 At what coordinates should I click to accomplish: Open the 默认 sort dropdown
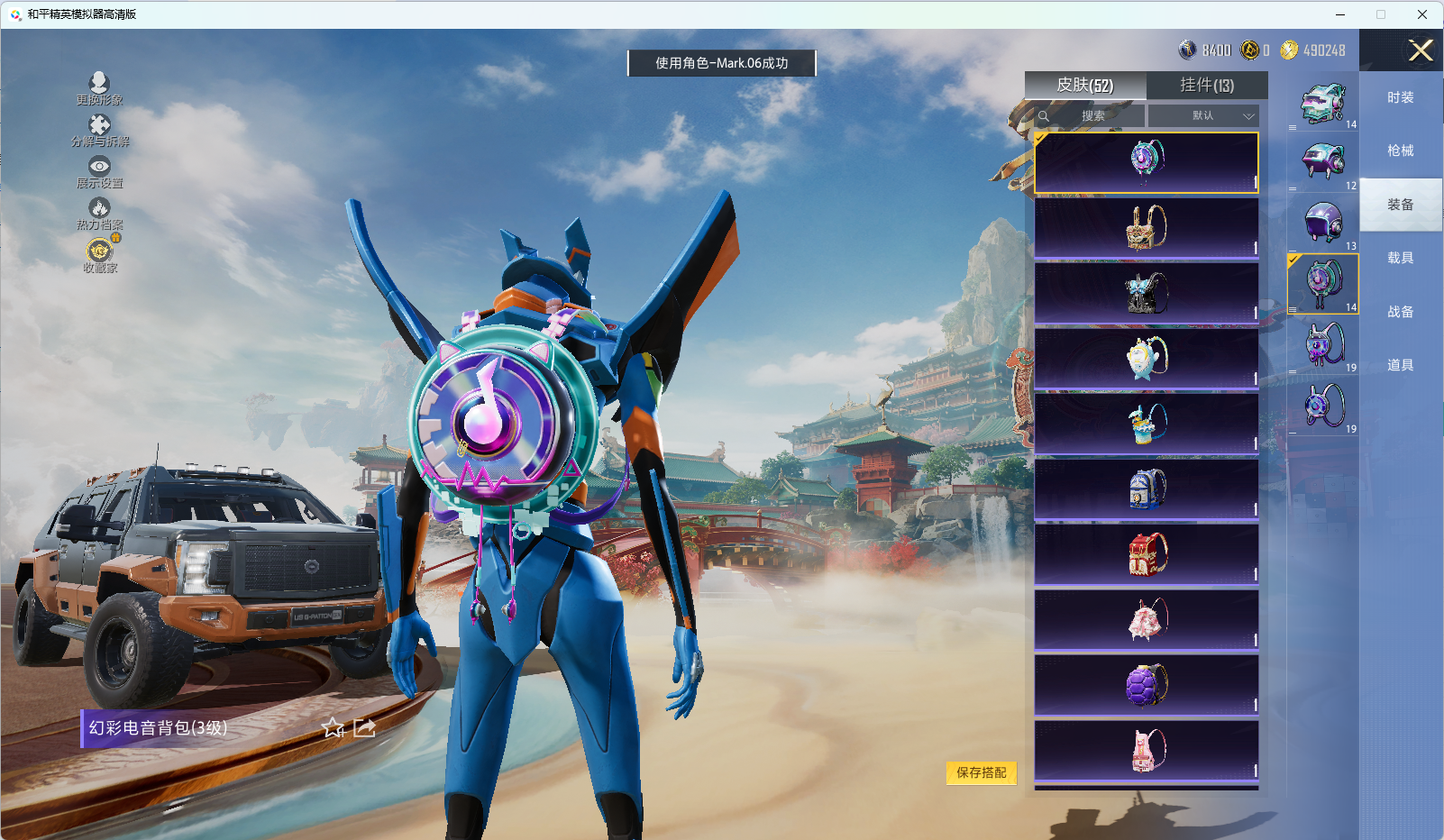click(1202, 115)
